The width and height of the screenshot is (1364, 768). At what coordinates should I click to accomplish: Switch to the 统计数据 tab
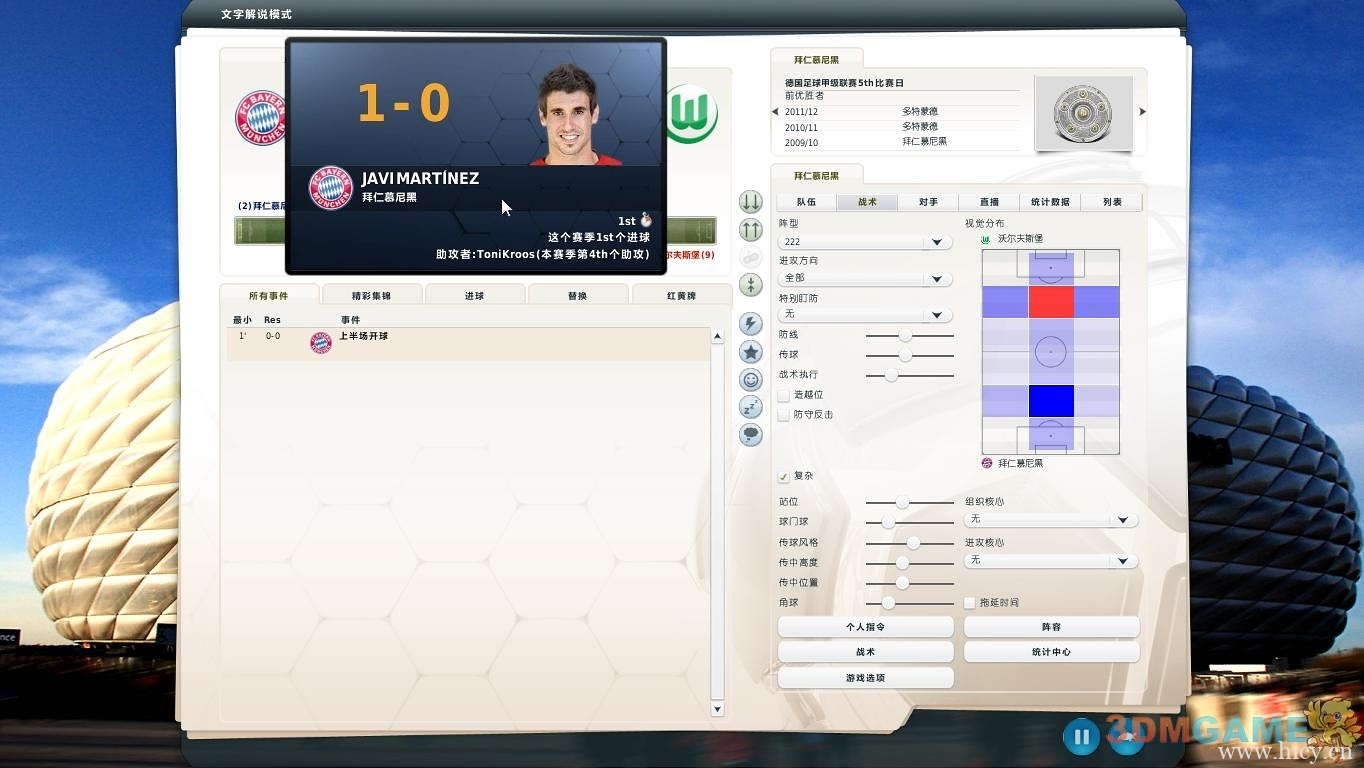(x=1050, y=201)
